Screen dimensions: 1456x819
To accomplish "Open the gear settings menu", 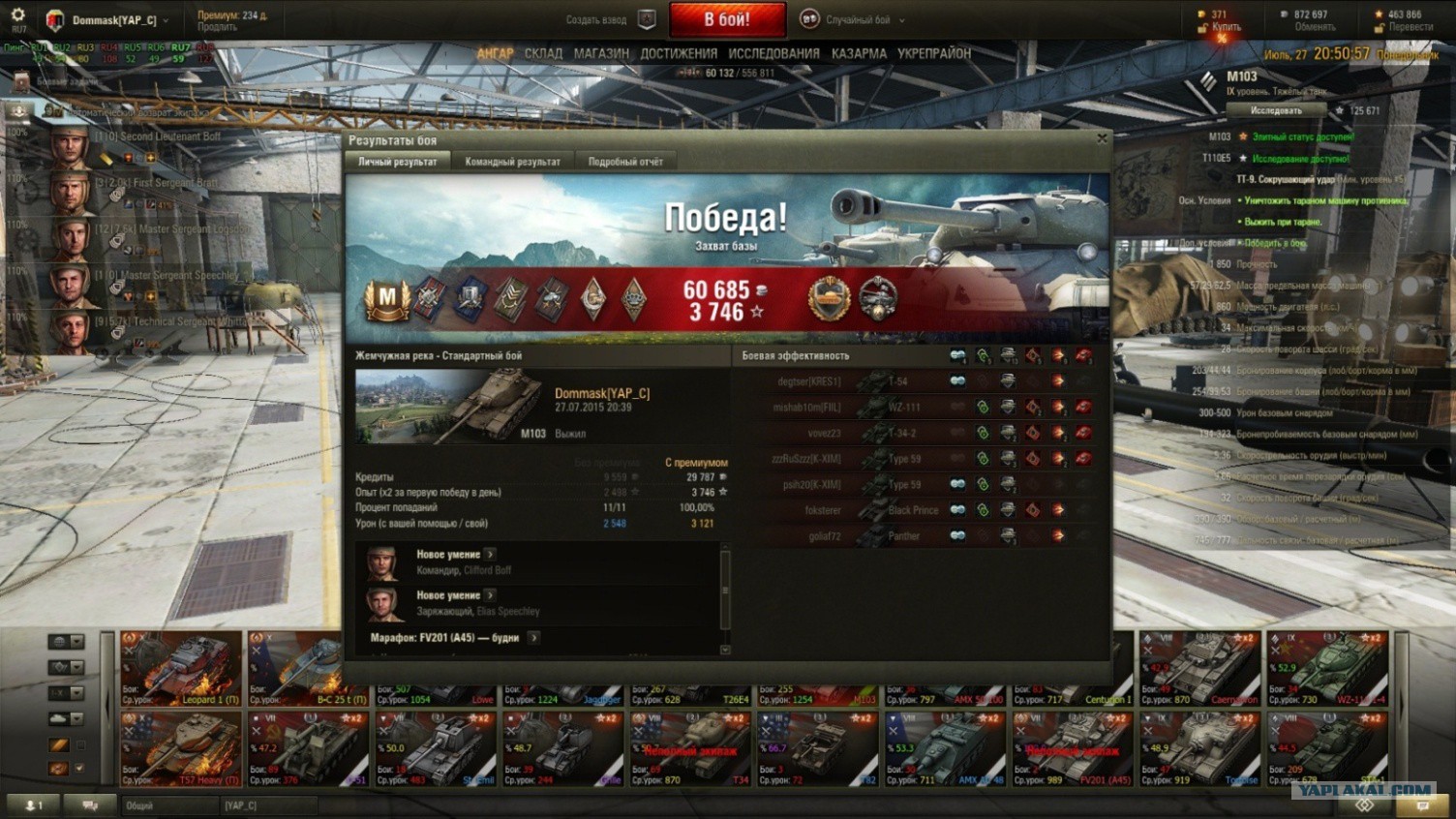I will 17,15.
